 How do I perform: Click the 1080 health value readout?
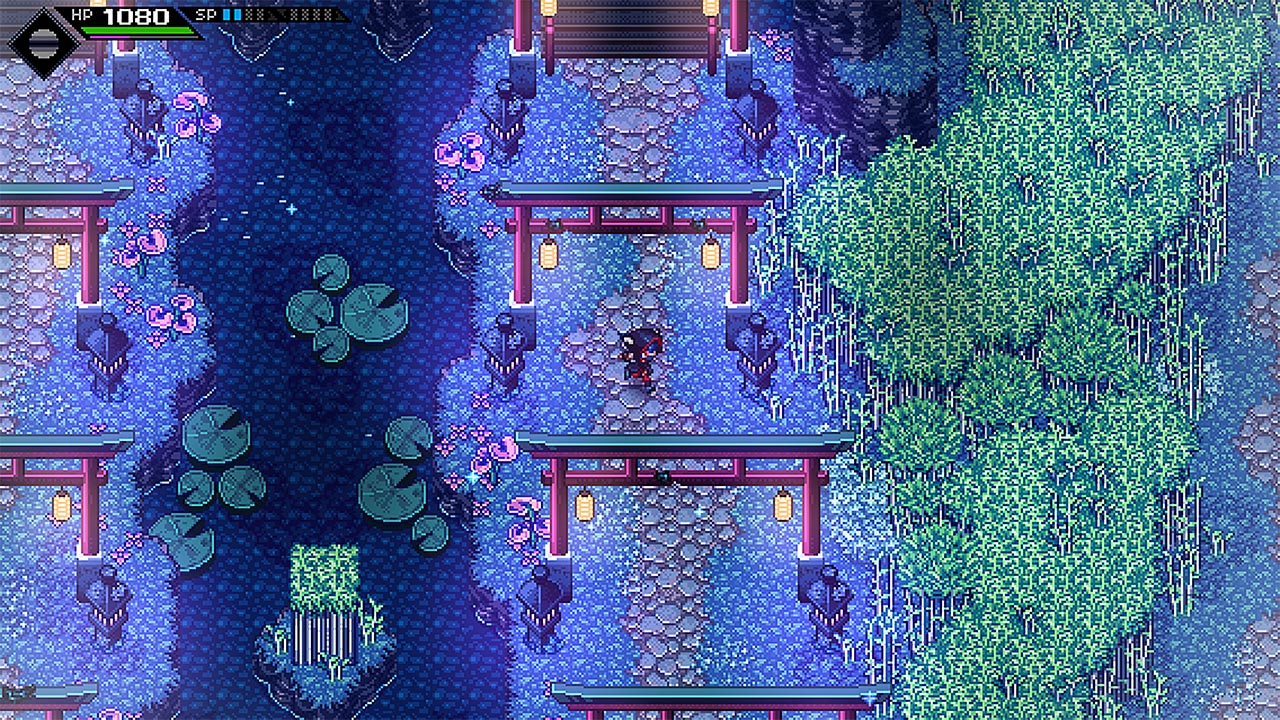(135, 15)
